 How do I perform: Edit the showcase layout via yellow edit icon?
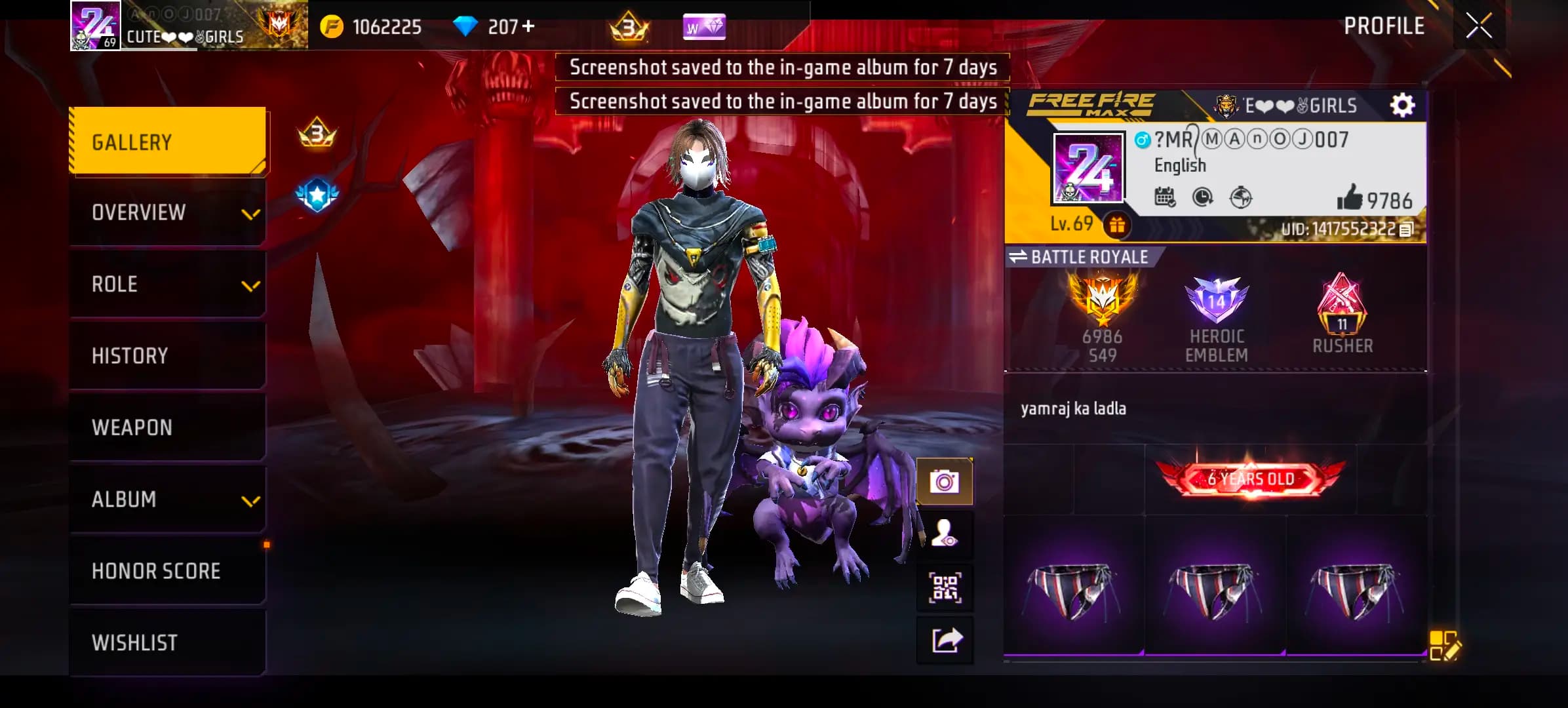1444,645
